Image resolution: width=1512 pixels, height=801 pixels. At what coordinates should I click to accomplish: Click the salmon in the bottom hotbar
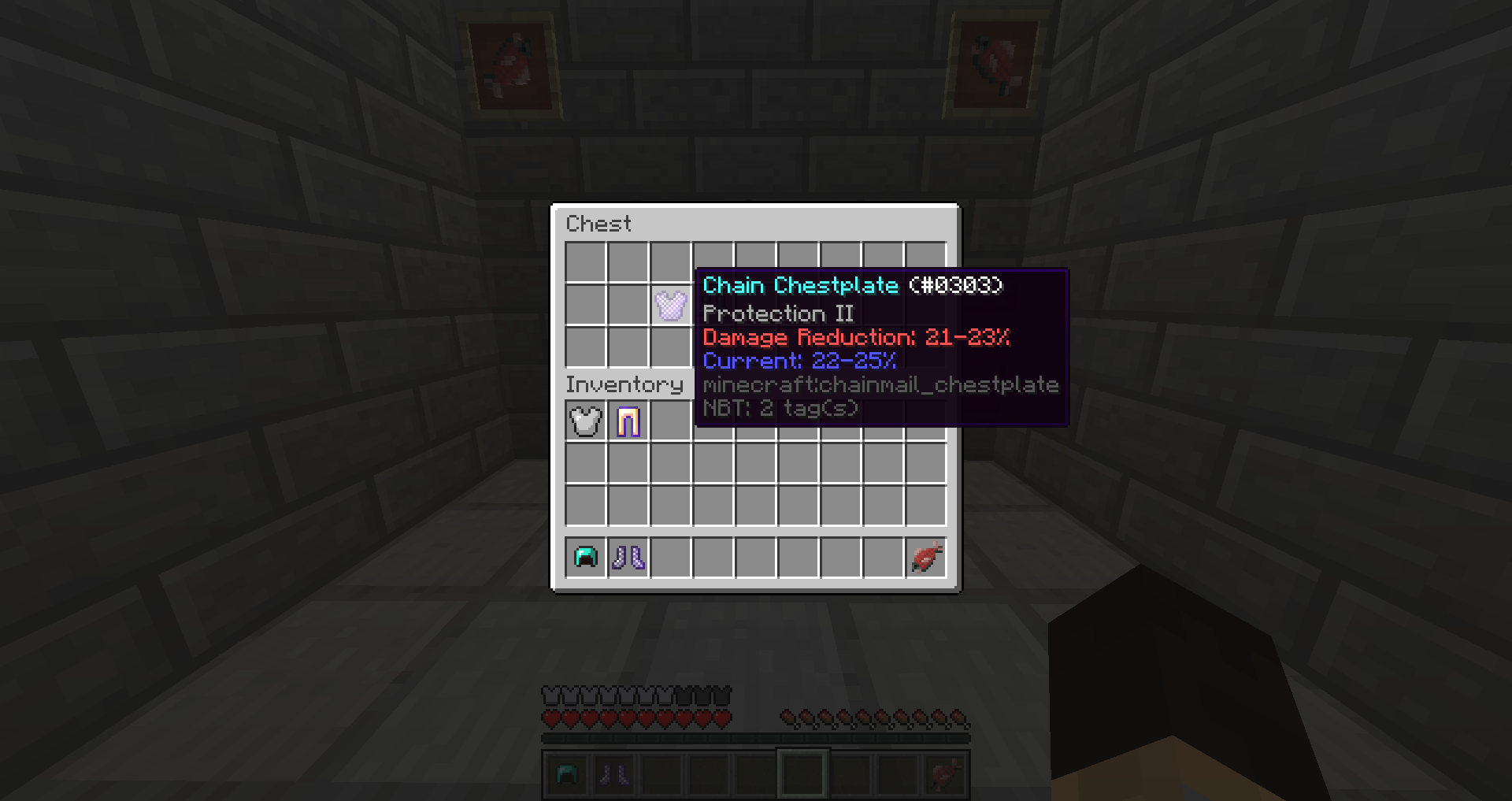tap(944, 774)
